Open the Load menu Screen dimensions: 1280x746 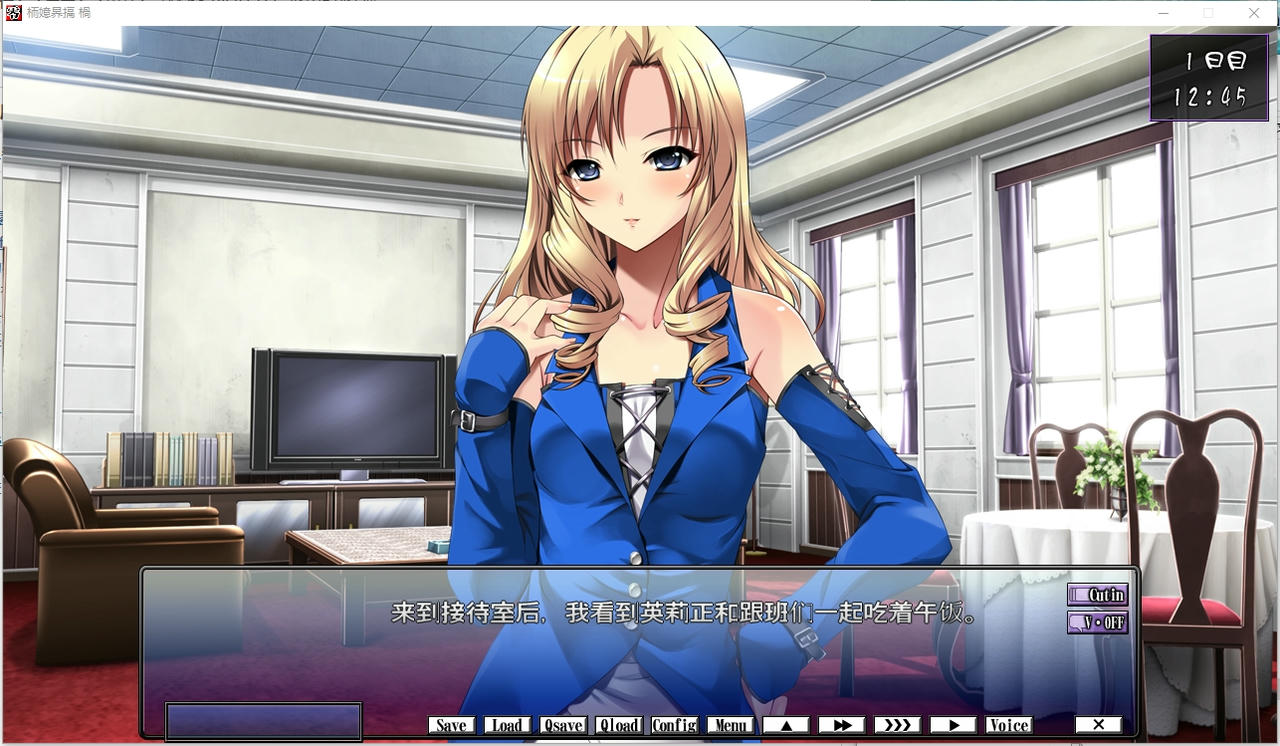click(x=507, y=725)
